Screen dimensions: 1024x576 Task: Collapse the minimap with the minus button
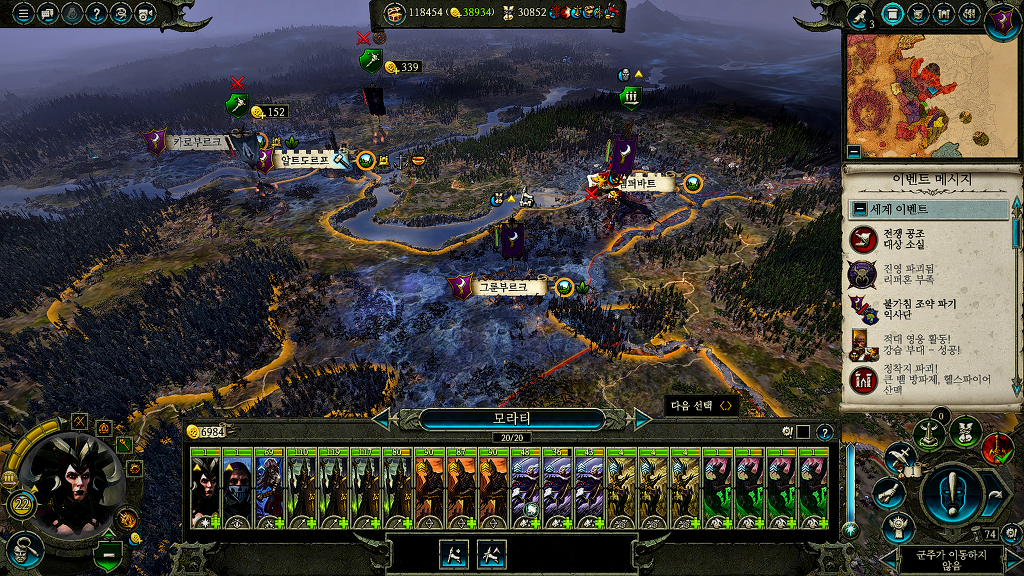[x=853, y=152]
